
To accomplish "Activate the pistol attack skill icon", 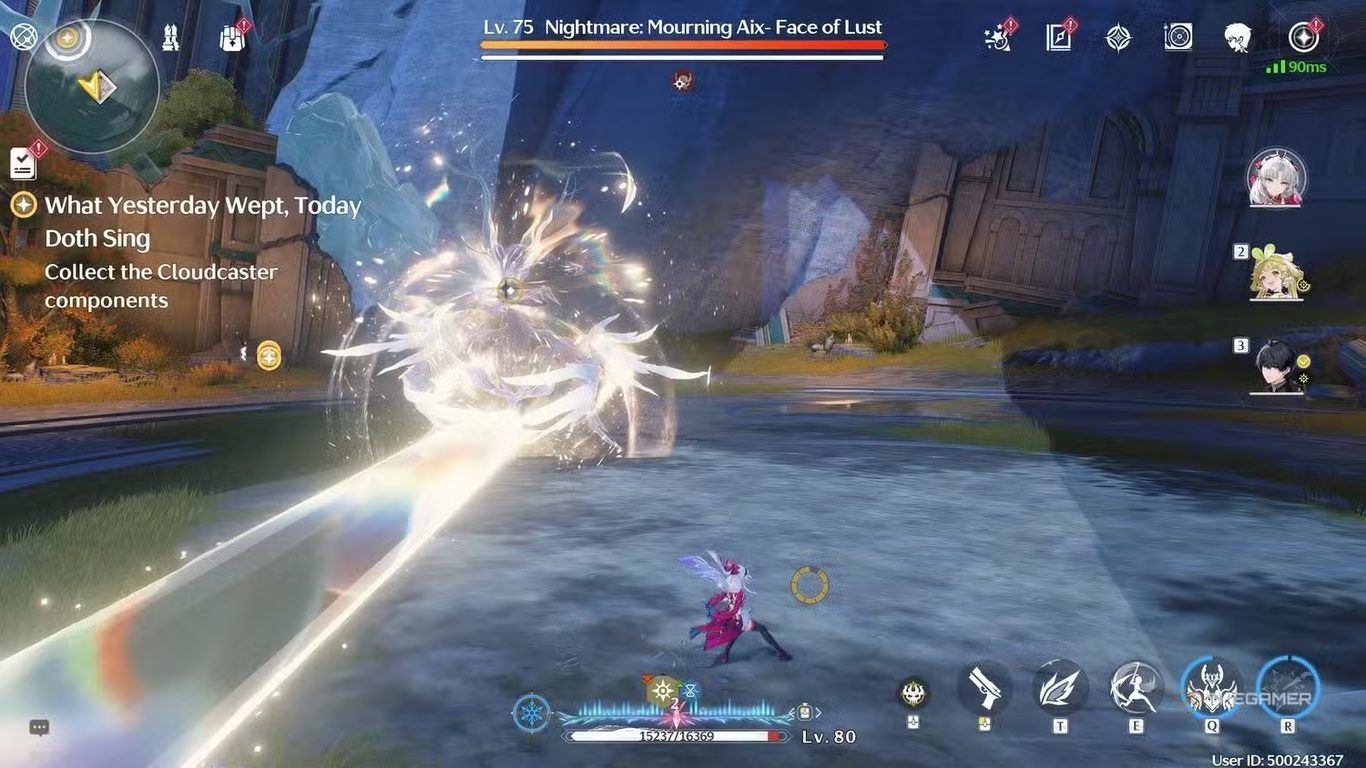I will (x=984, y=688).
